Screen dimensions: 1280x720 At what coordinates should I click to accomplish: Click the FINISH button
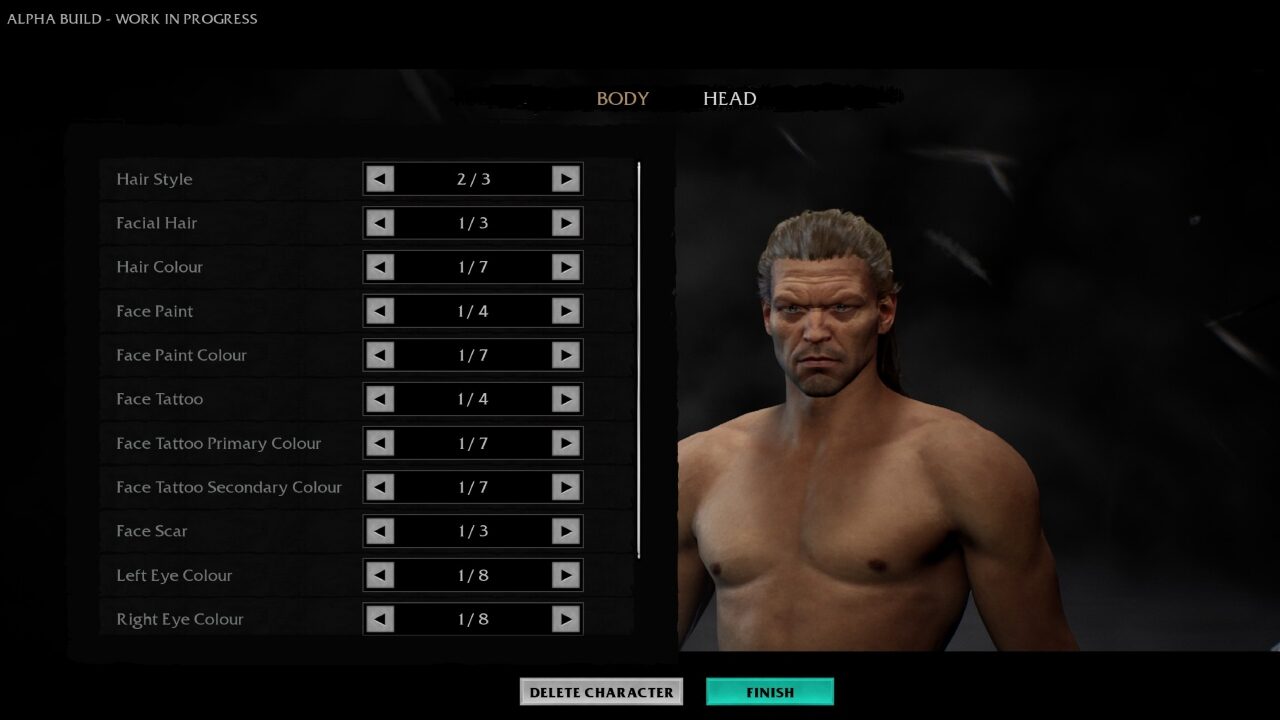[x=769, y=692]
